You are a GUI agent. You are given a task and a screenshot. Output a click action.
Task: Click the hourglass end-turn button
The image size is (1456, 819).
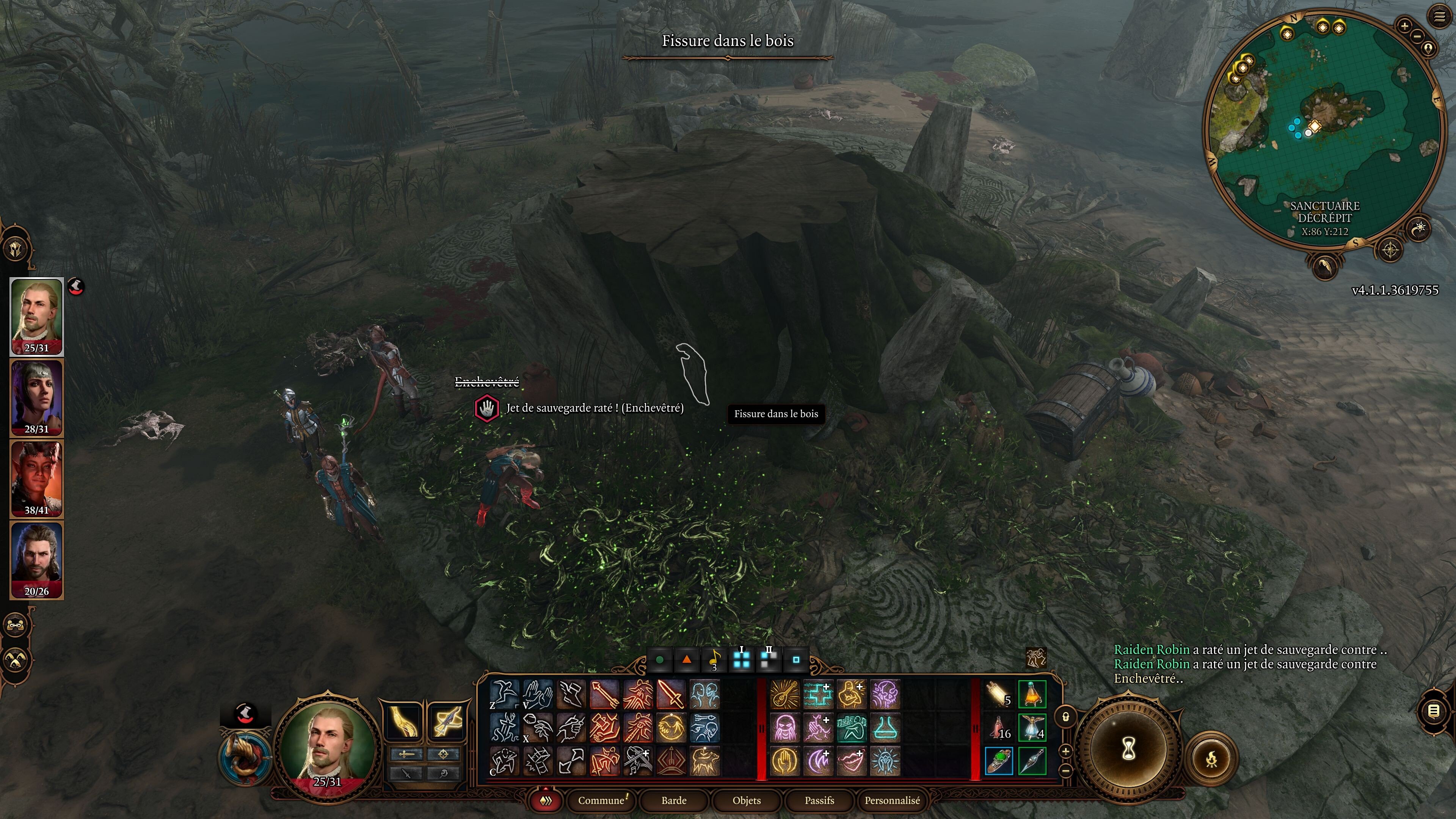point(1128,750)
